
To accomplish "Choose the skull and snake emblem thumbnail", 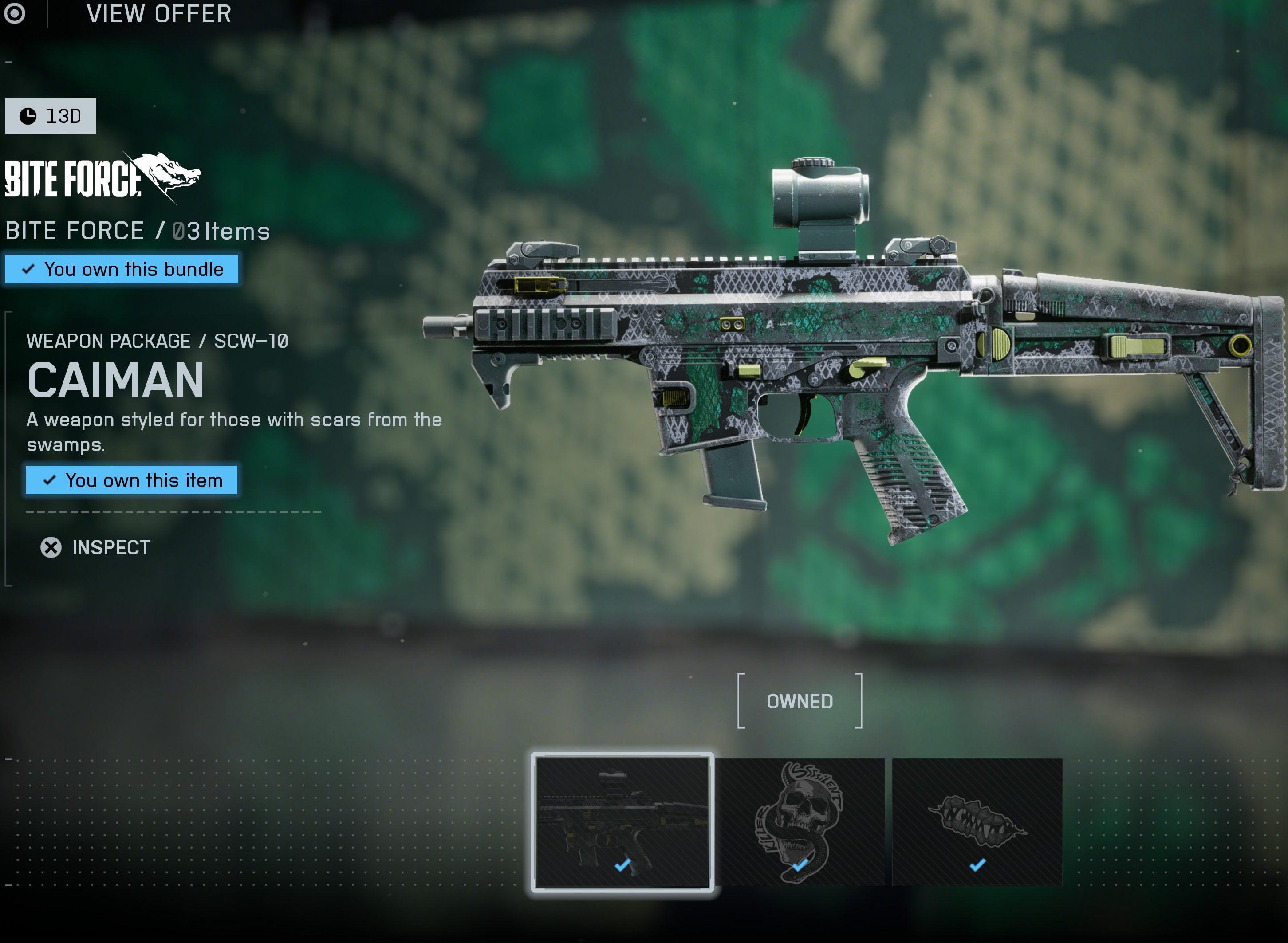I will coord(800,821).
